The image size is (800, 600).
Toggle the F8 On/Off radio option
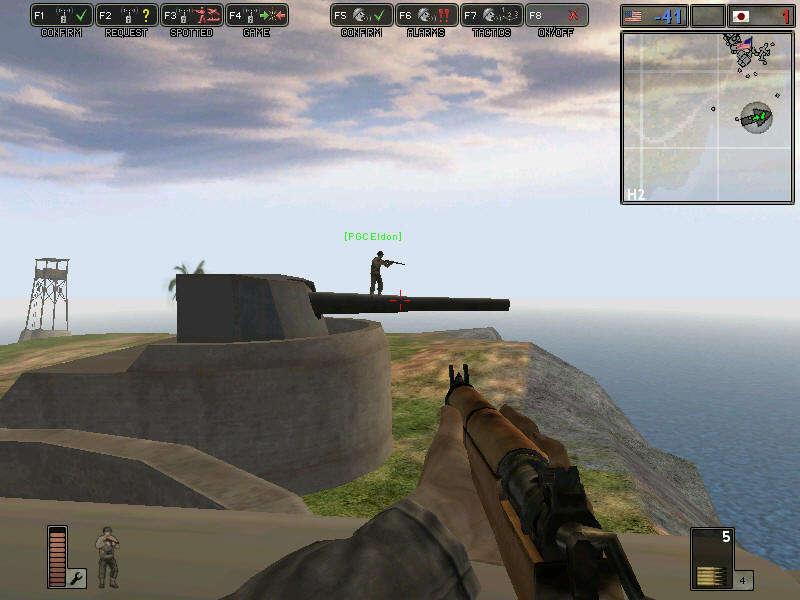point(556,16)
